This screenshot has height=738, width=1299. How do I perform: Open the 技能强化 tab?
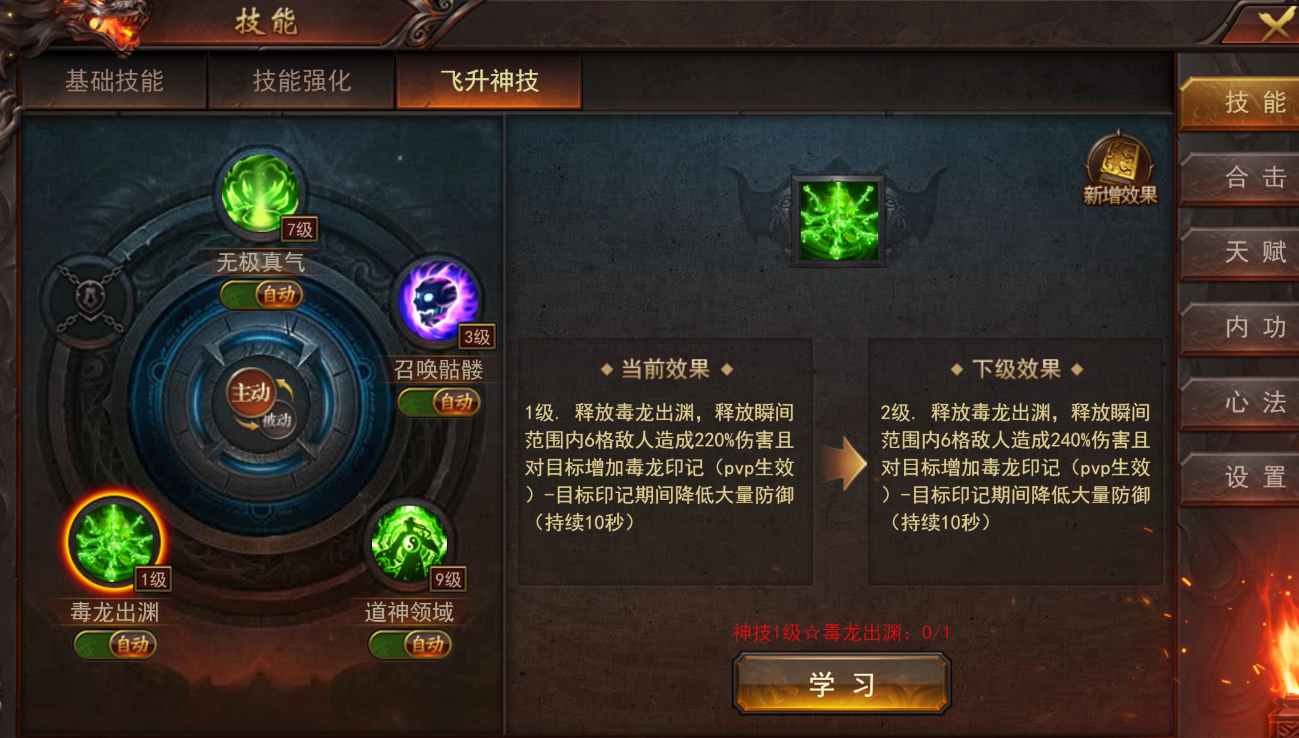(302, 81)
